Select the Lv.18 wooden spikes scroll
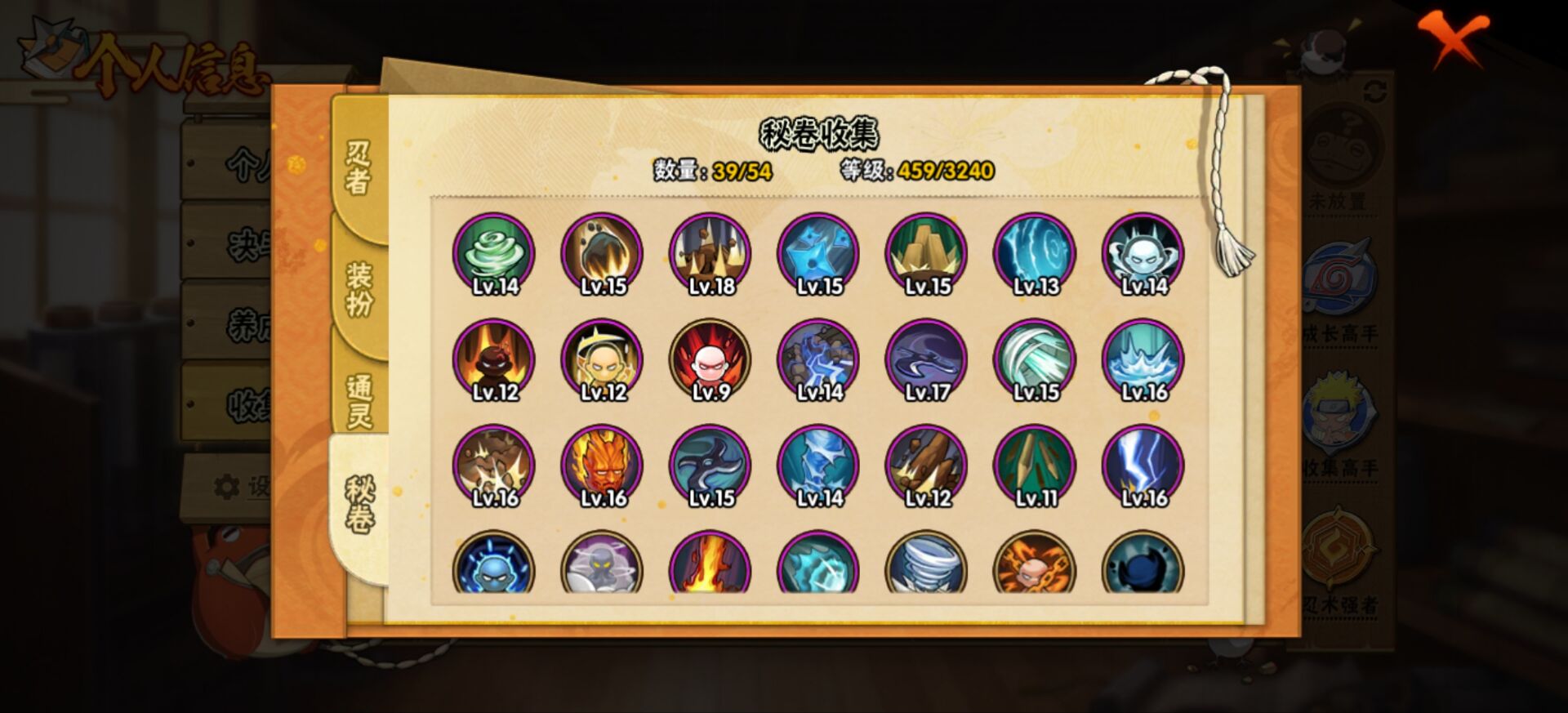The width and height of the screenshot is (1568, 713). (710, 253)
